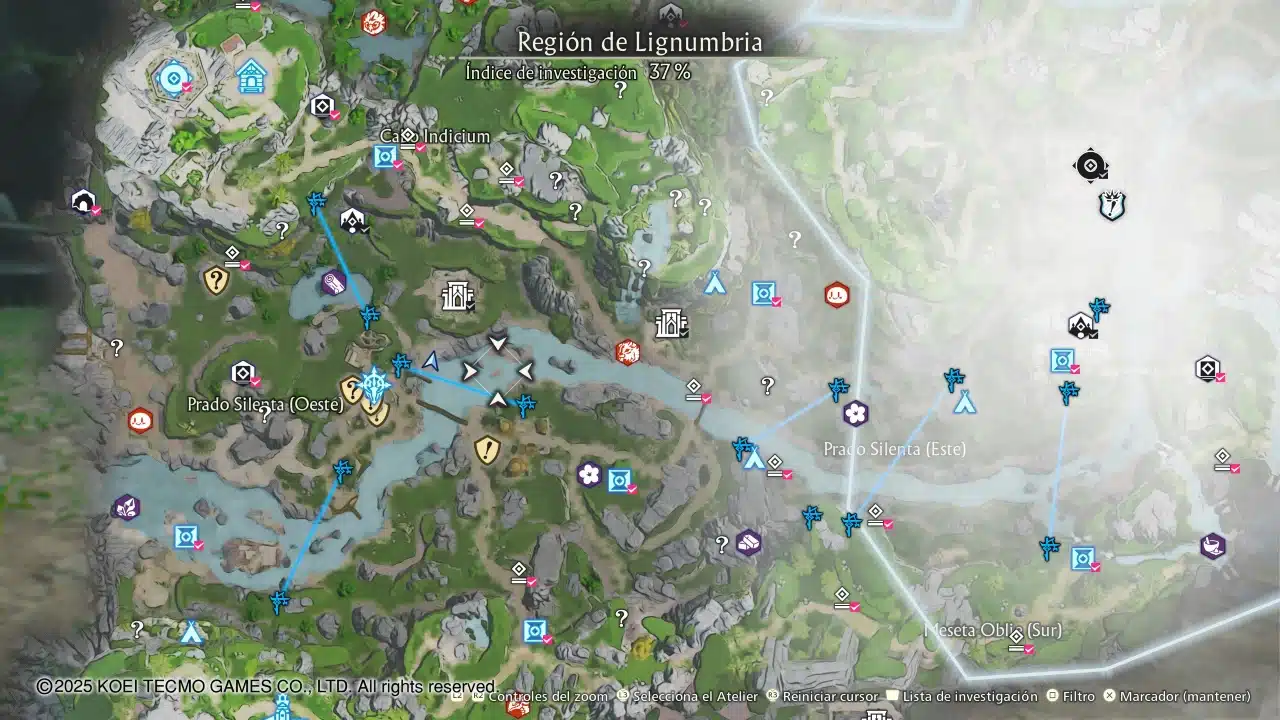Viewport: 1280px width, 720px height.
Task: Click the black four-pointed diamond marker
Action: point(1090,165)
